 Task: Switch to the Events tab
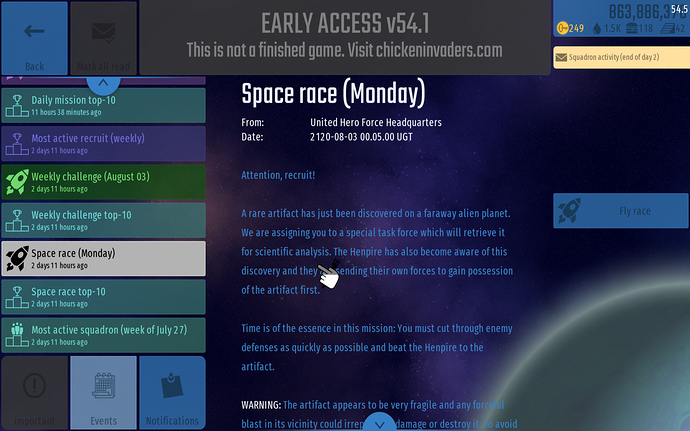tap(104, 393)
